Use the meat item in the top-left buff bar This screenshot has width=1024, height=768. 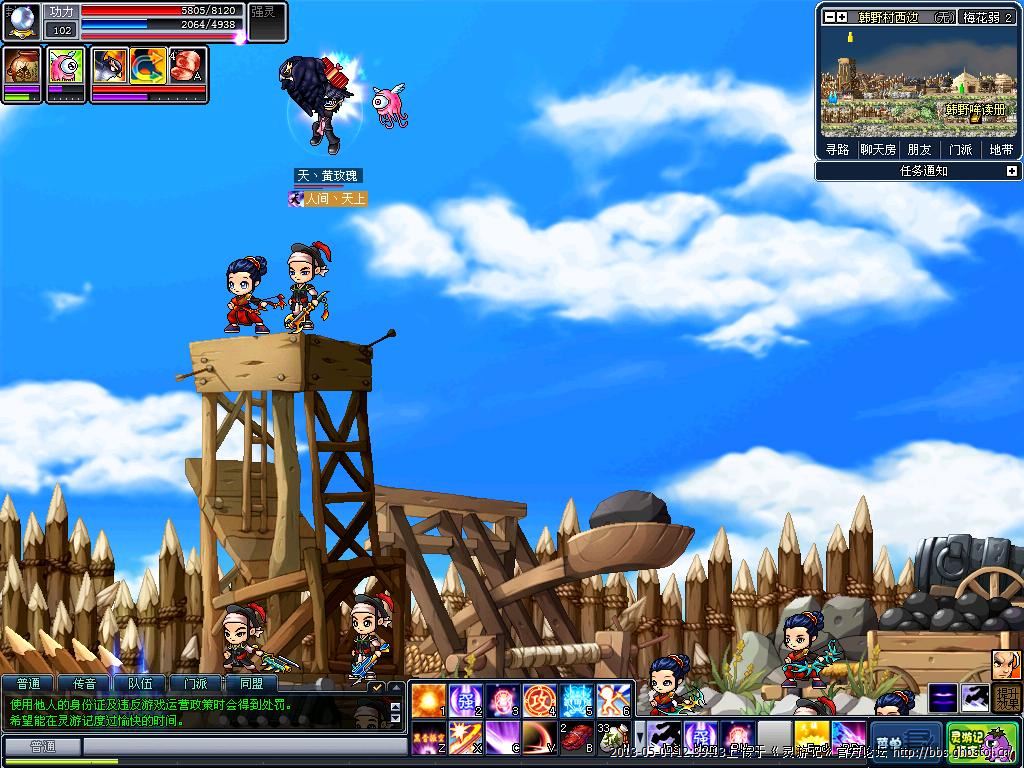click(186, 65)
